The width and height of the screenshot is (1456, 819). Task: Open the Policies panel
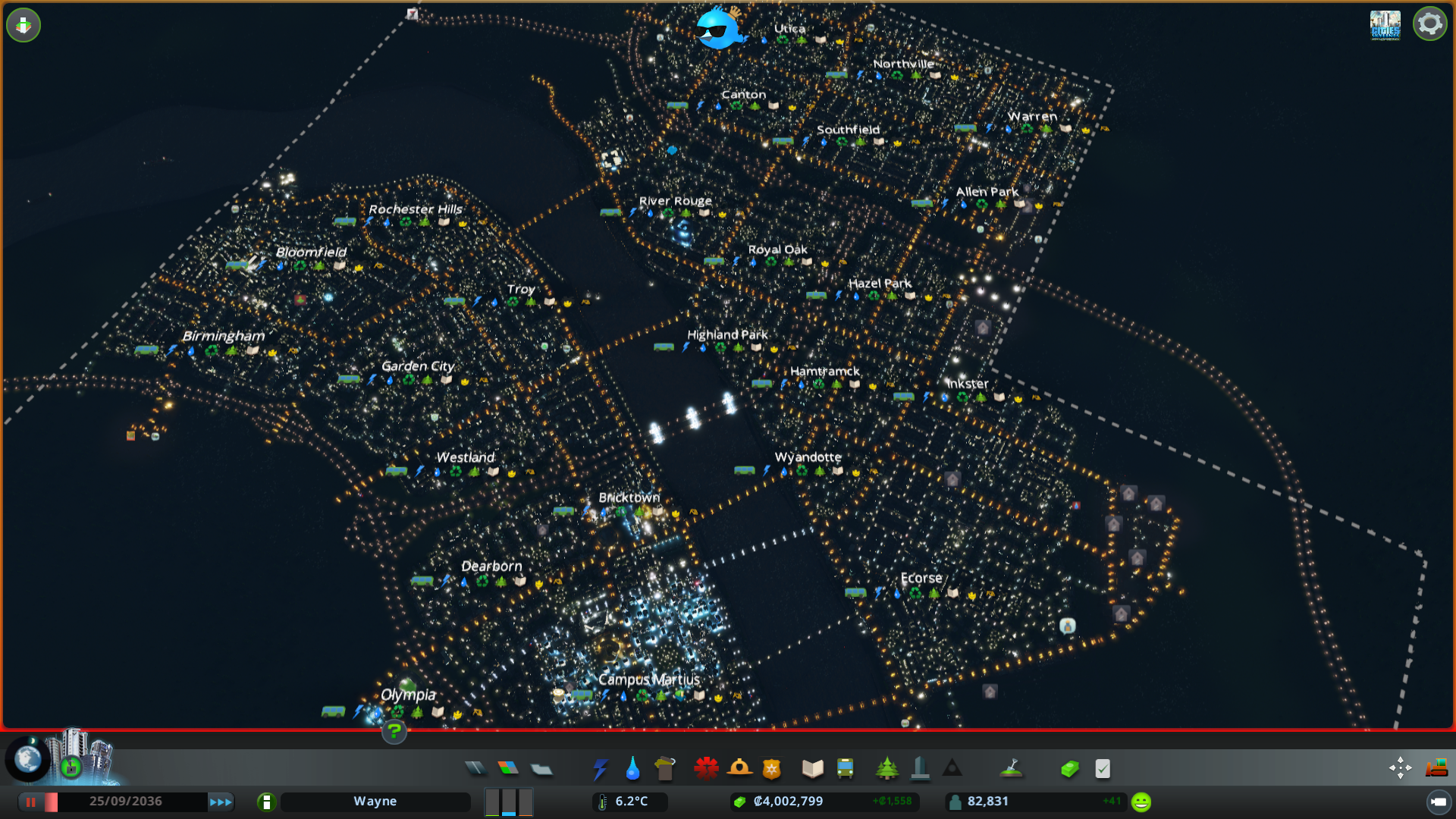click(x=1102, y=767)
